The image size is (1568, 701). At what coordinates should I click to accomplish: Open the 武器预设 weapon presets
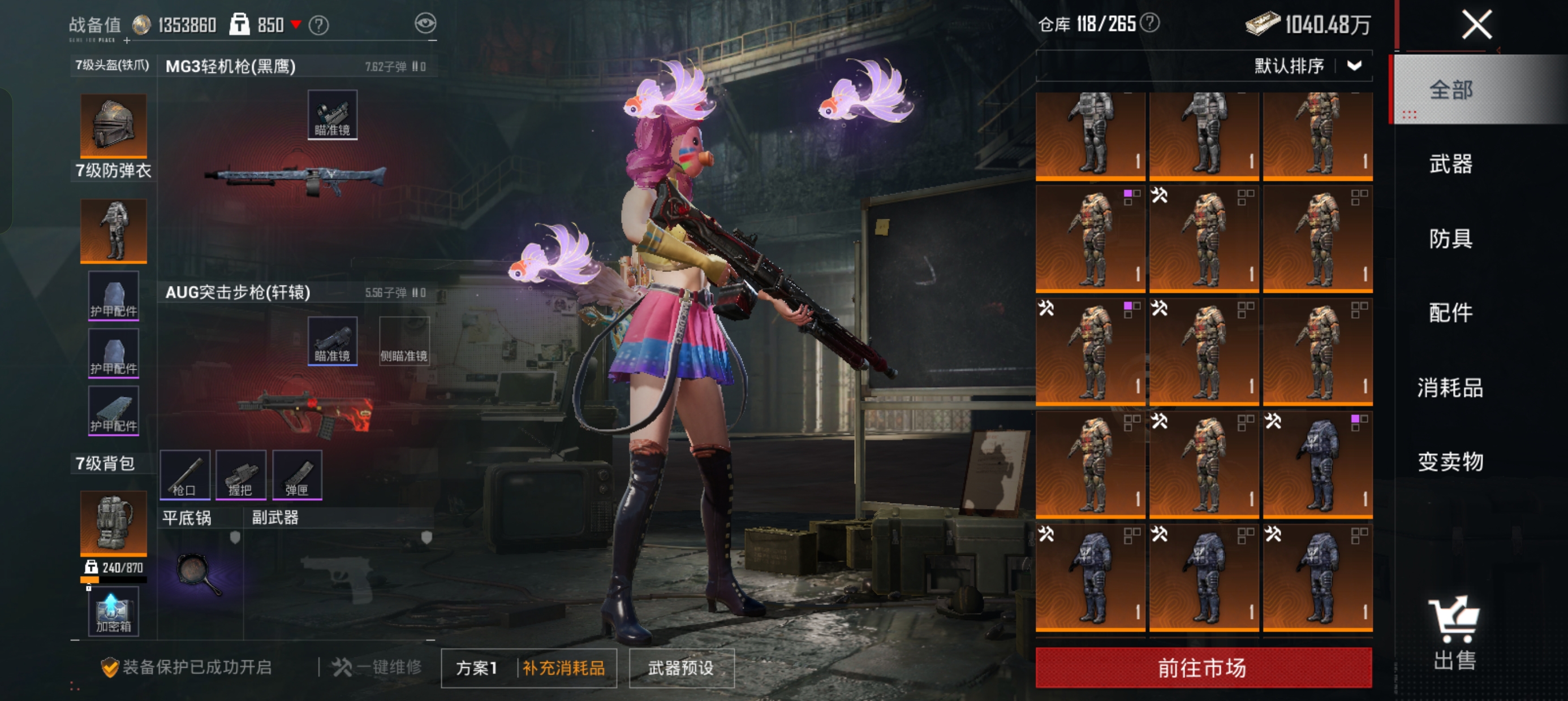(x=680, y=668)
